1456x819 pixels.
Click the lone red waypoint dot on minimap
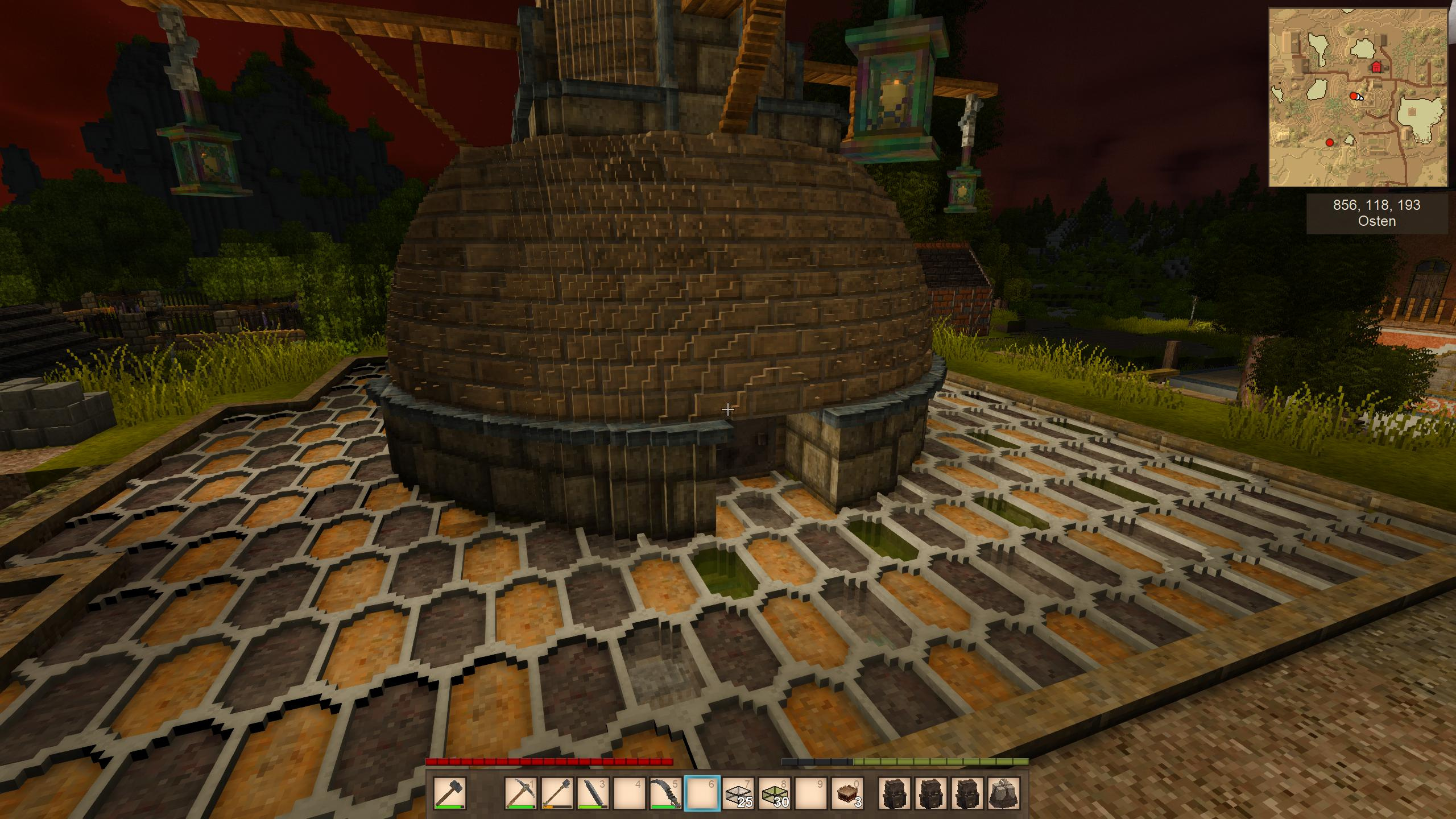click(x=1330, y=143)
